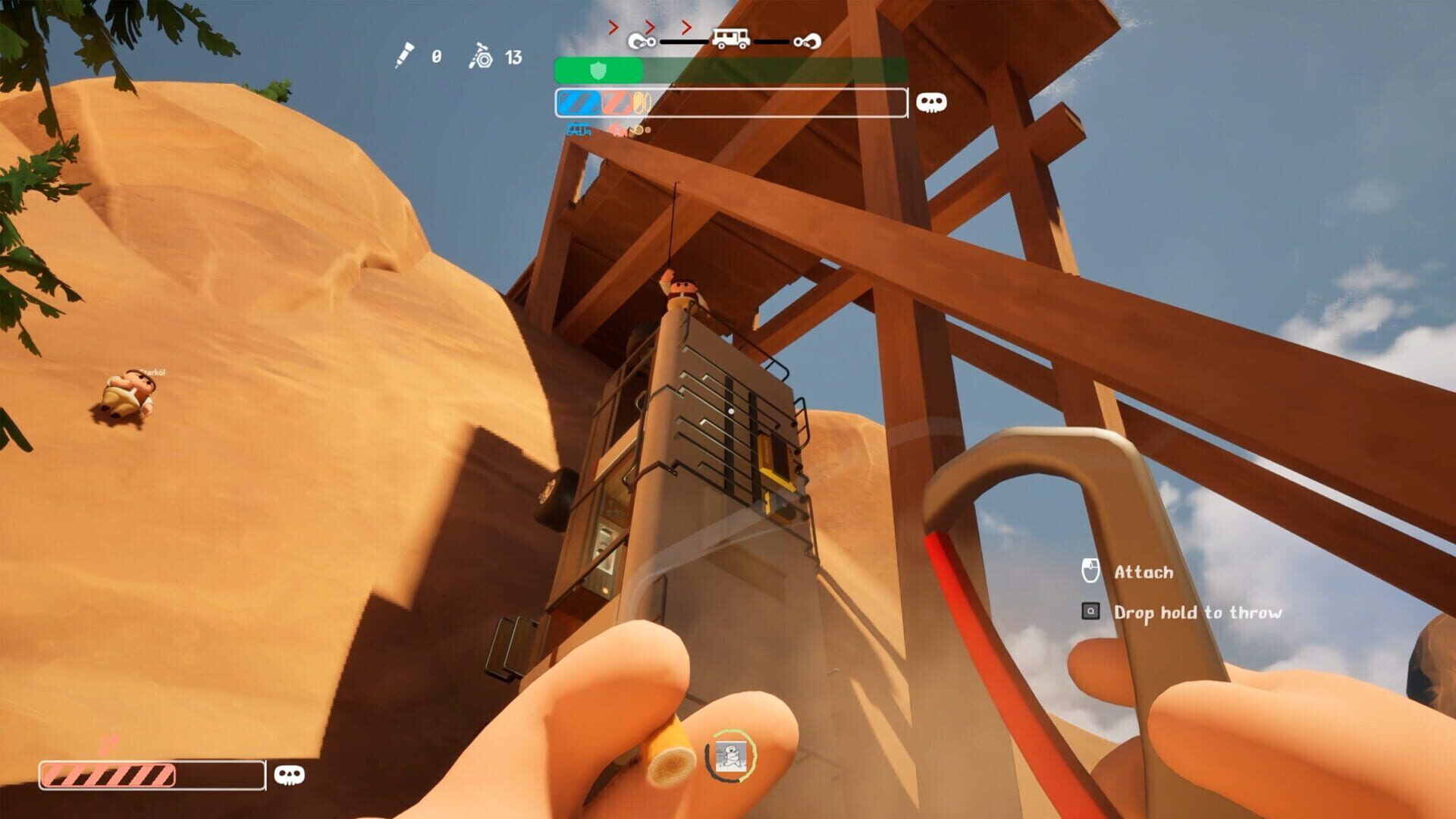Click the middle red chevron marker
The width and height of the screenshot is (1456, 819).
tap(648, 28)
